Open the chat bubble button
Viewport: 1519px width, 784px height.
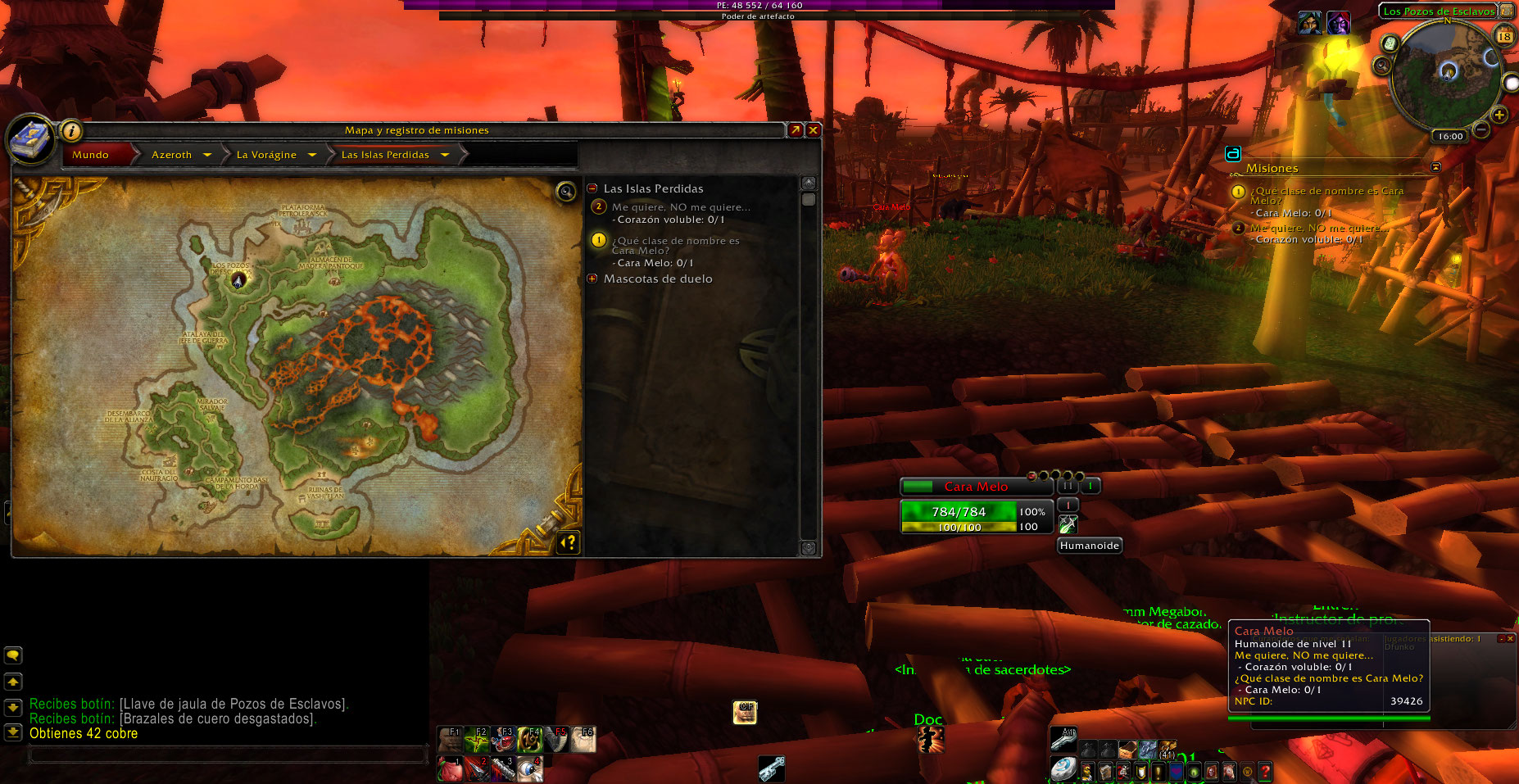click(x=13, y=655)
